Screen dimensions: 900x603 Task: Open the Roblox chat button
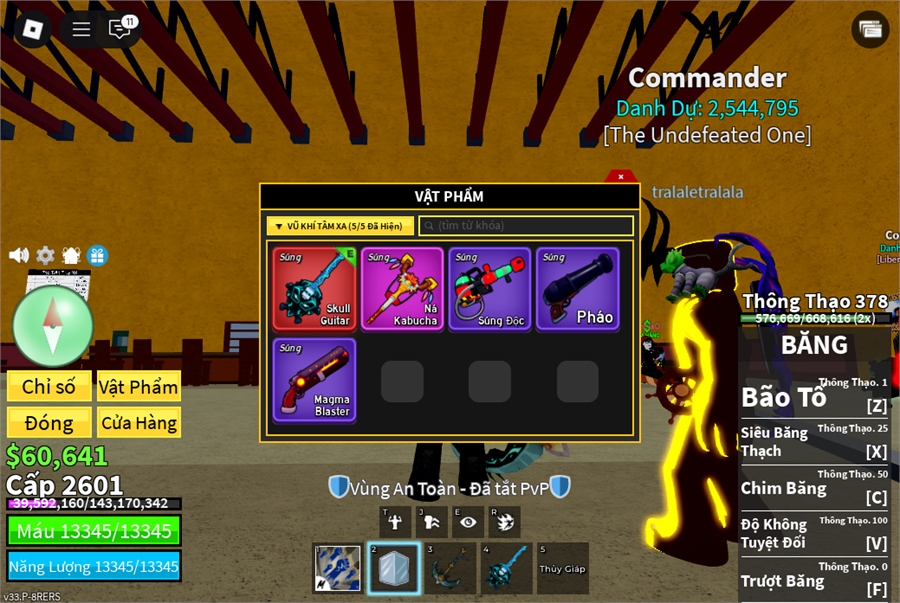[121, 29]
